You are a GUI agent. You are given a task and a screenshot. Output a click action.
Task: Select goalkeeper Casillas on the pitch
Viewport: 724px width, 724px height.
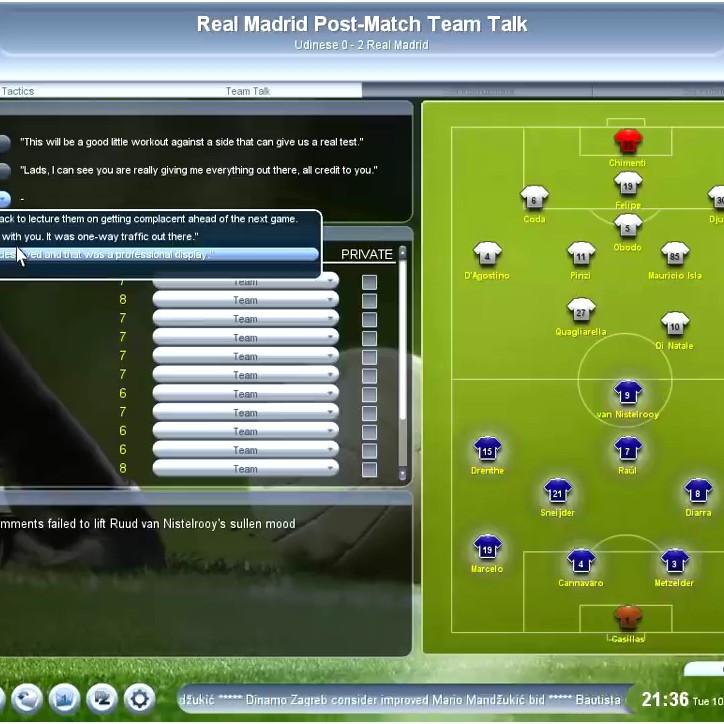tap(628, 616)
